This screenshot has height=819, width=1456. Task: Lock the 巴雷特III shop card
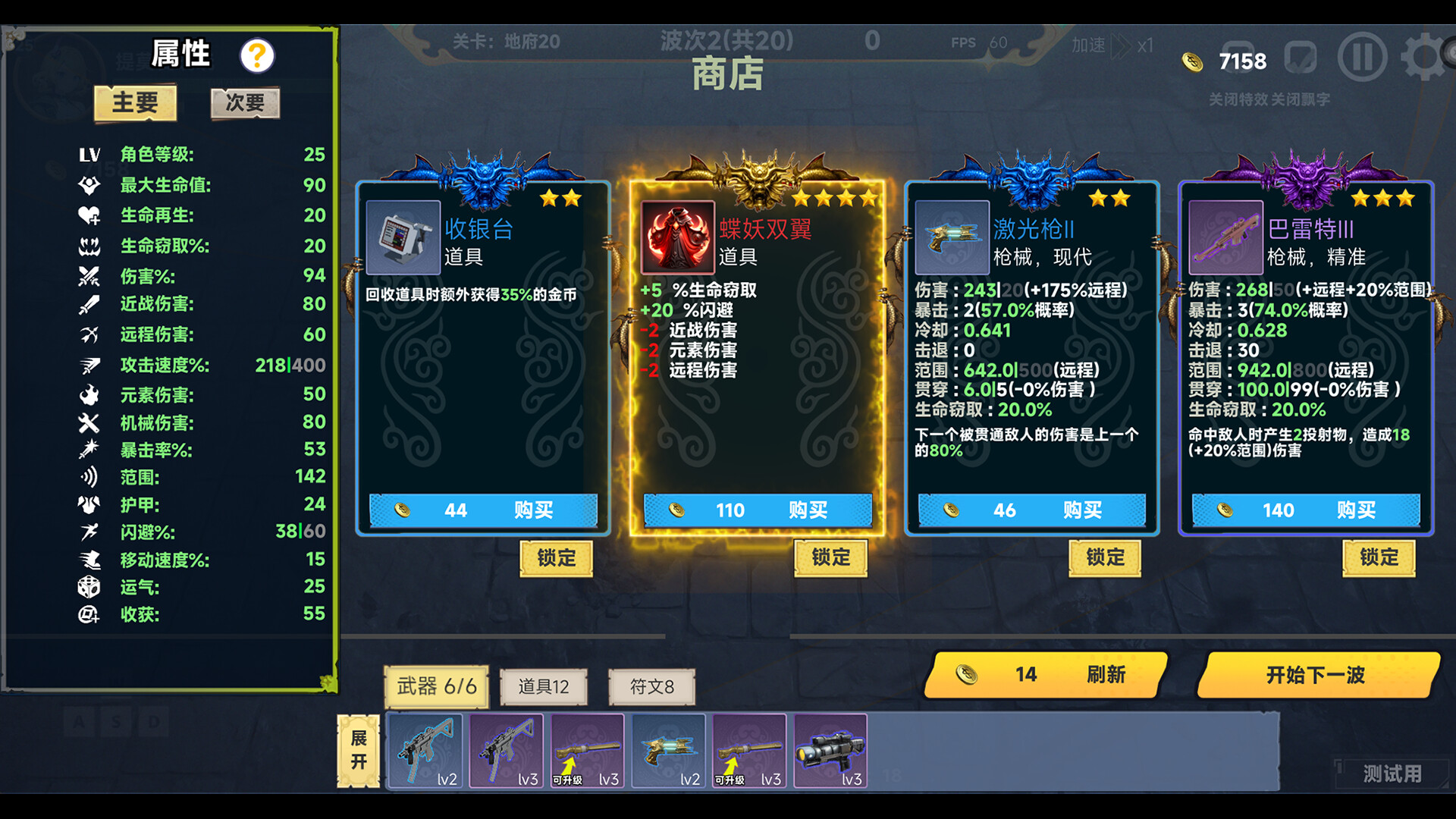coord(1379,557)
